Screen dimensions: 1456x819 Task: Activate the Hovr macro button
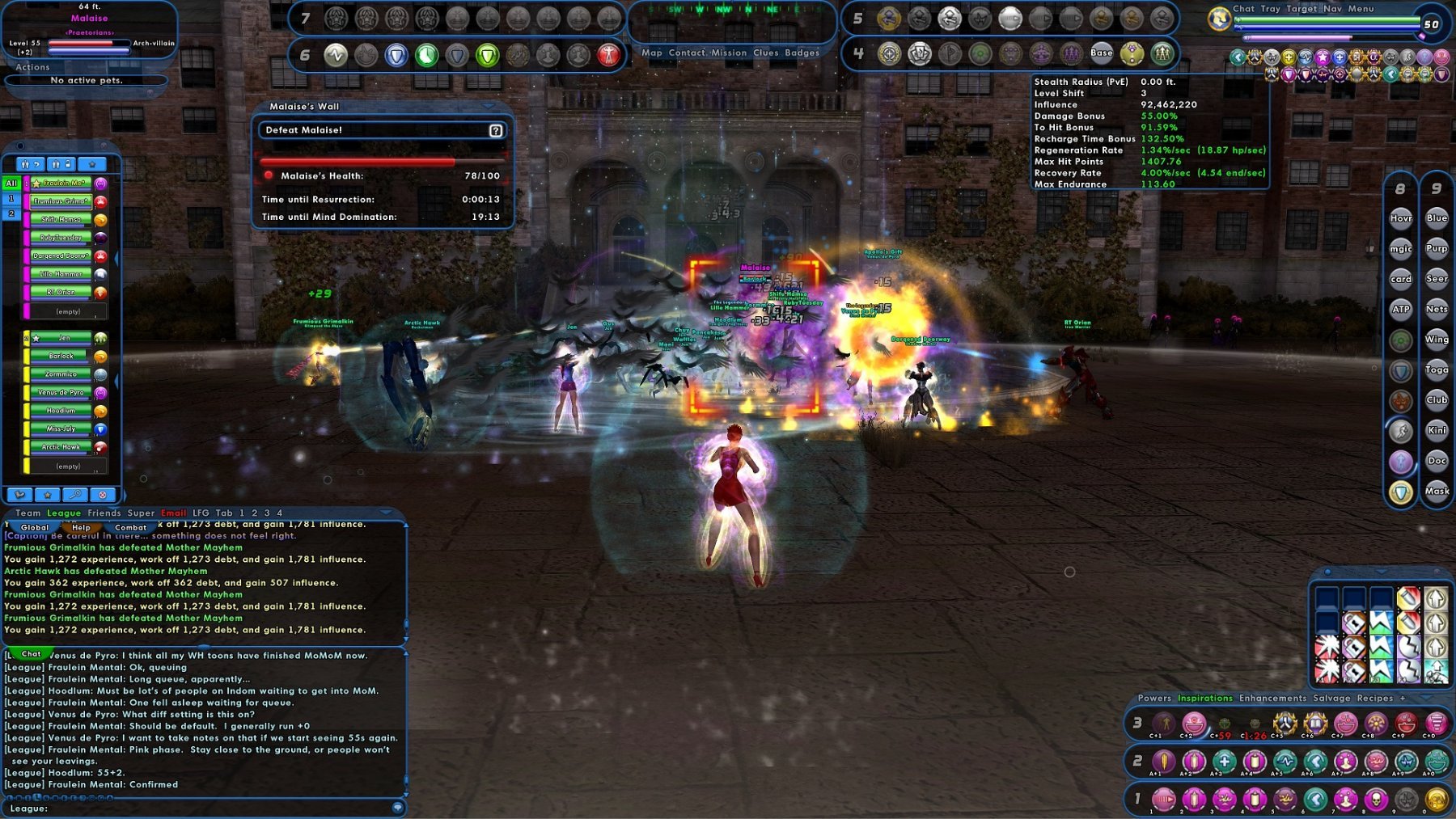pyautogui.click(x=1401, y=218)
